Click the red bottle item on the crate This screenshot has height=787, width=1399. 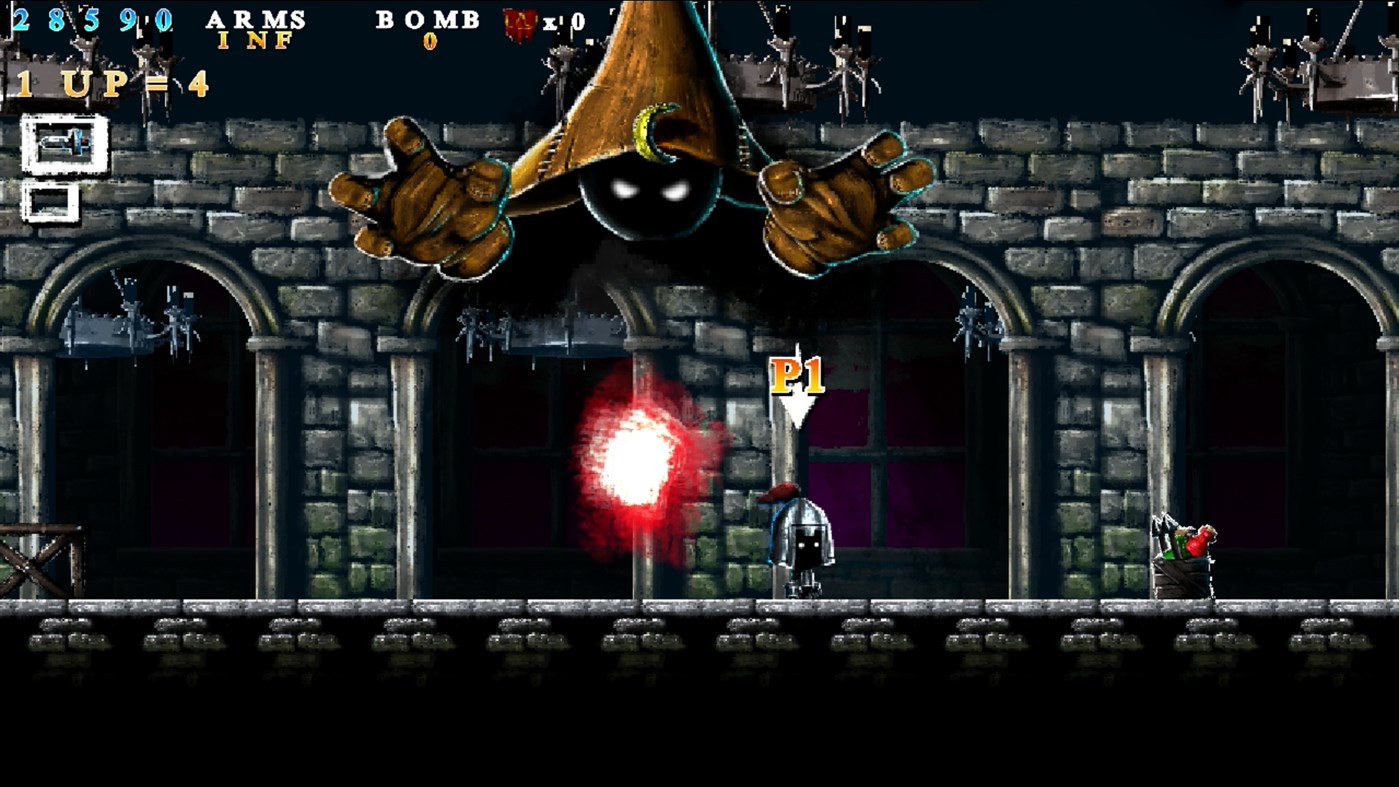click(1197, 540)
